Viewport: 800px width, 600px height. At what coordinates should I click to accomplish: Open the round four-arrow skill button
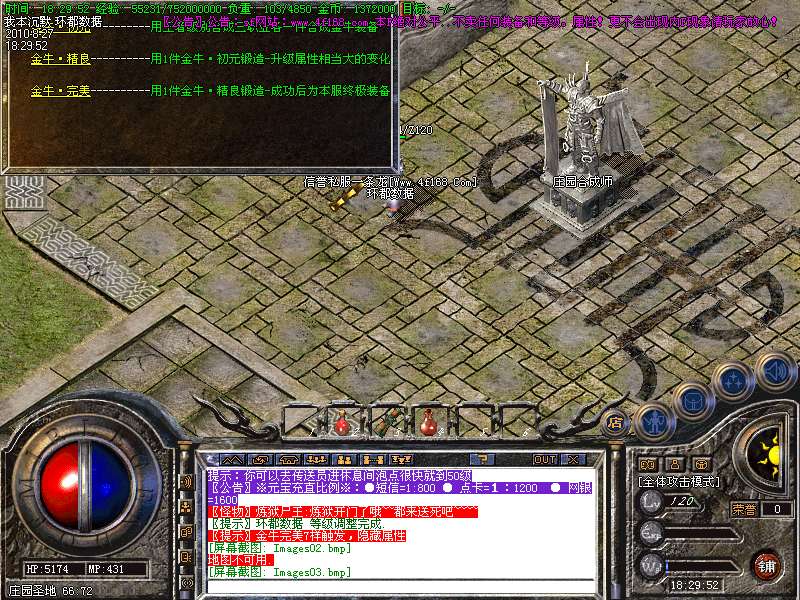[x=734, y=380]
